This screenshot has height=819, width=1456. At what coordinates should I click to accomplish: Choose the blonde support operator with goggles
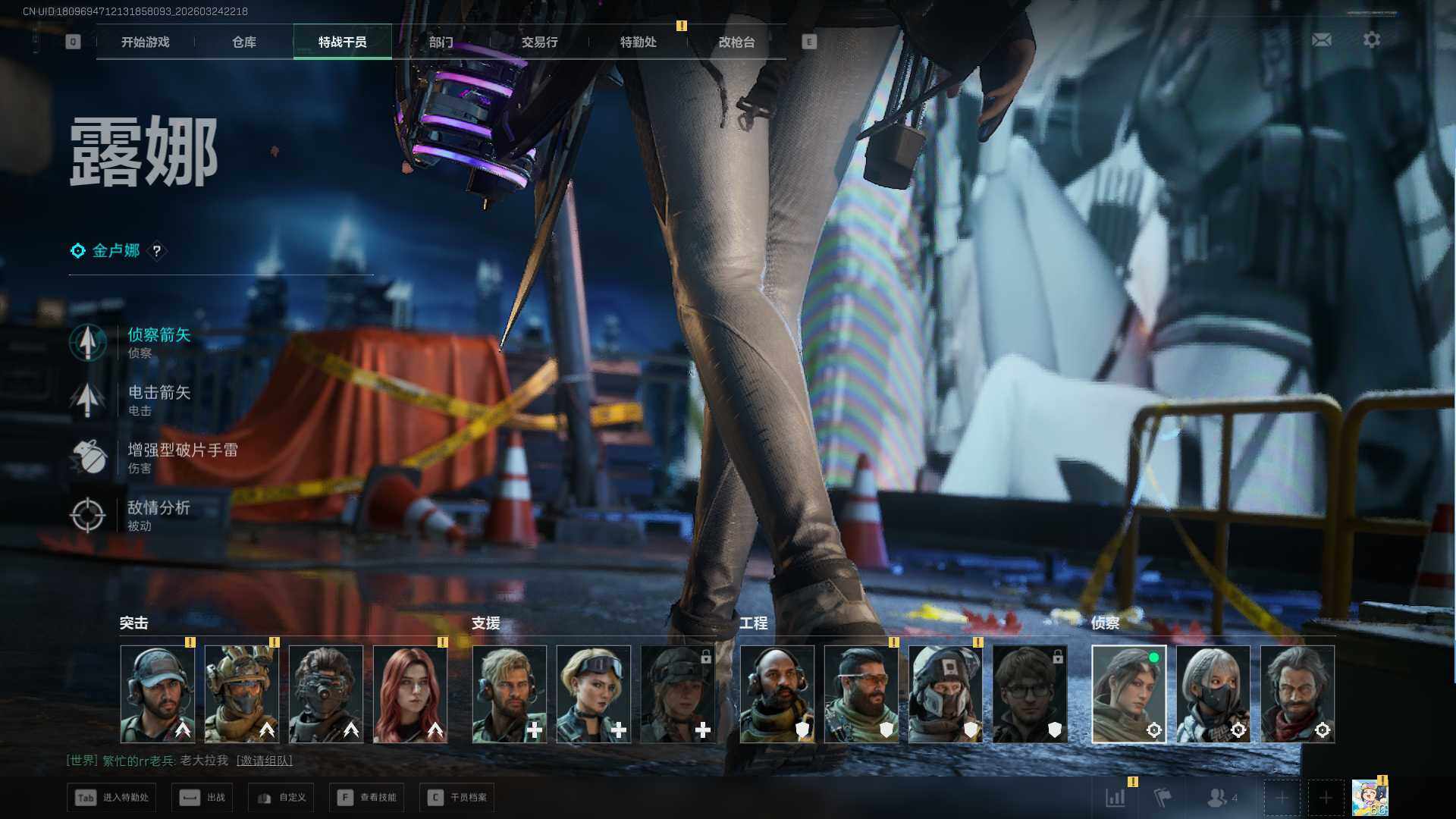[x=594, y=694]
